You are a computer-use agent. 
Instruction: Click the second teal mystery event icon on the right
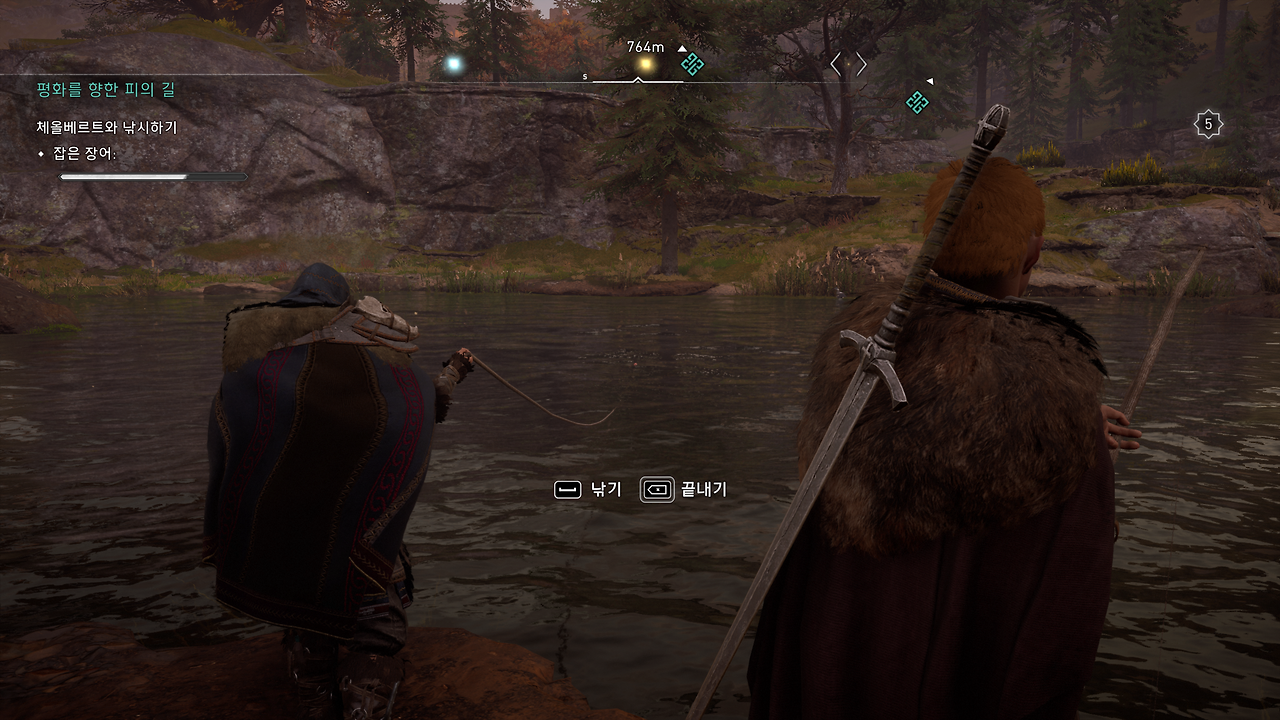click(917, 102)
